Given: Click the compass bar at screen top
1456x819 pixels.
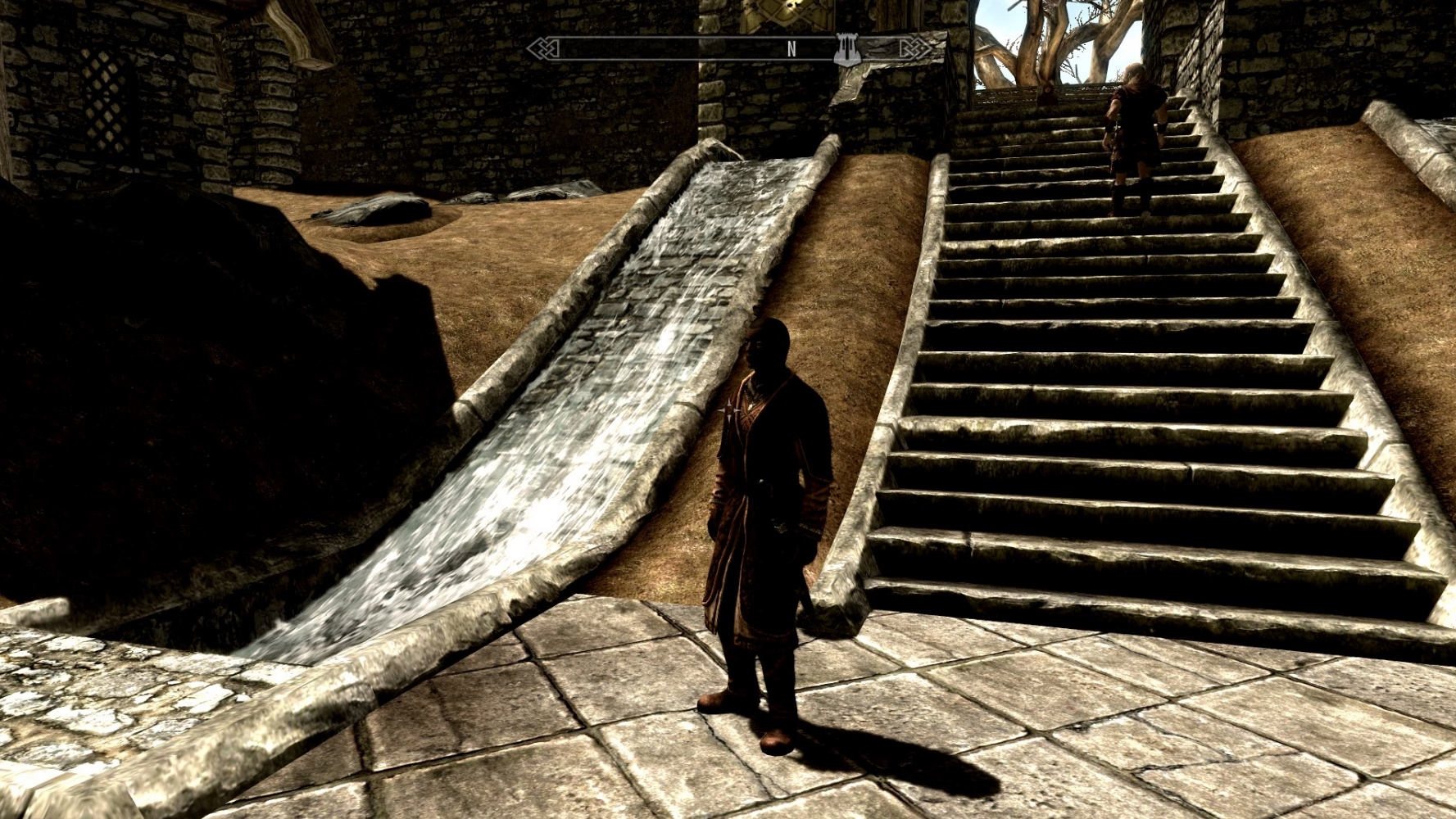Looking at the screenshot, I should (x=729, y=49).
